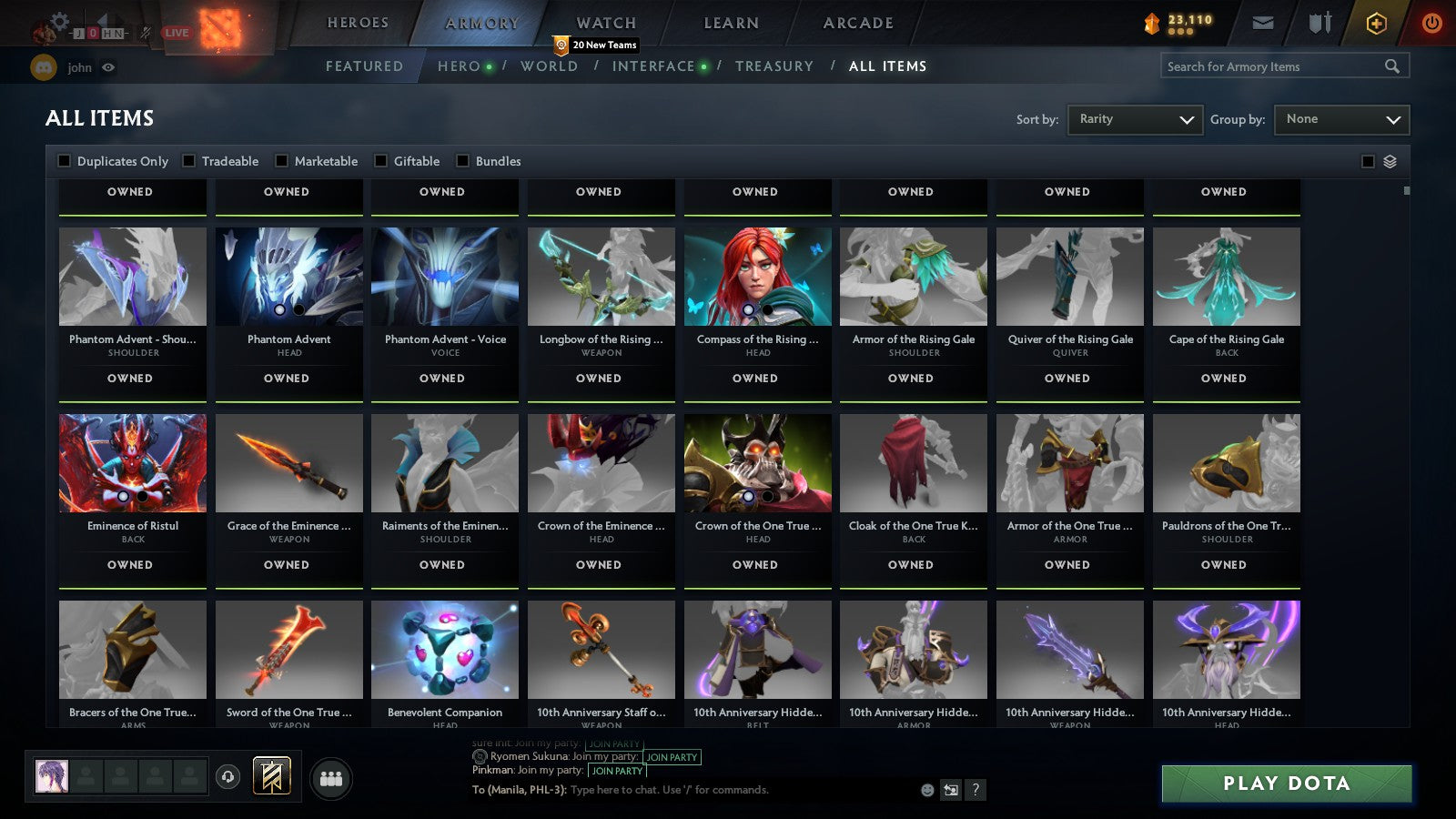Join Pinkman's party via JOIN PARTY link

coord(617,771)
